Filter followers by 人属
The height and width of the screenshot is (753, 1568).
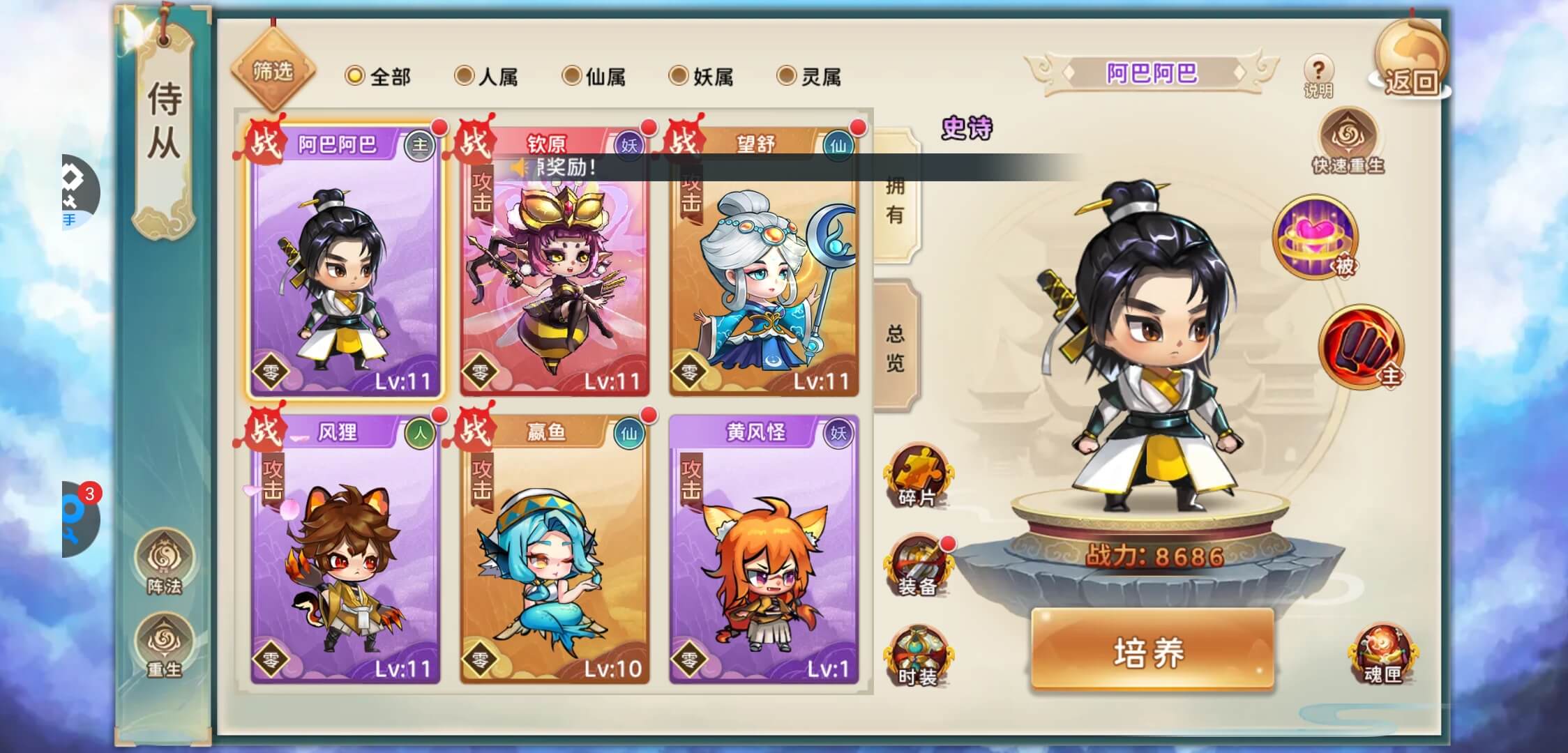click(486, 76)
